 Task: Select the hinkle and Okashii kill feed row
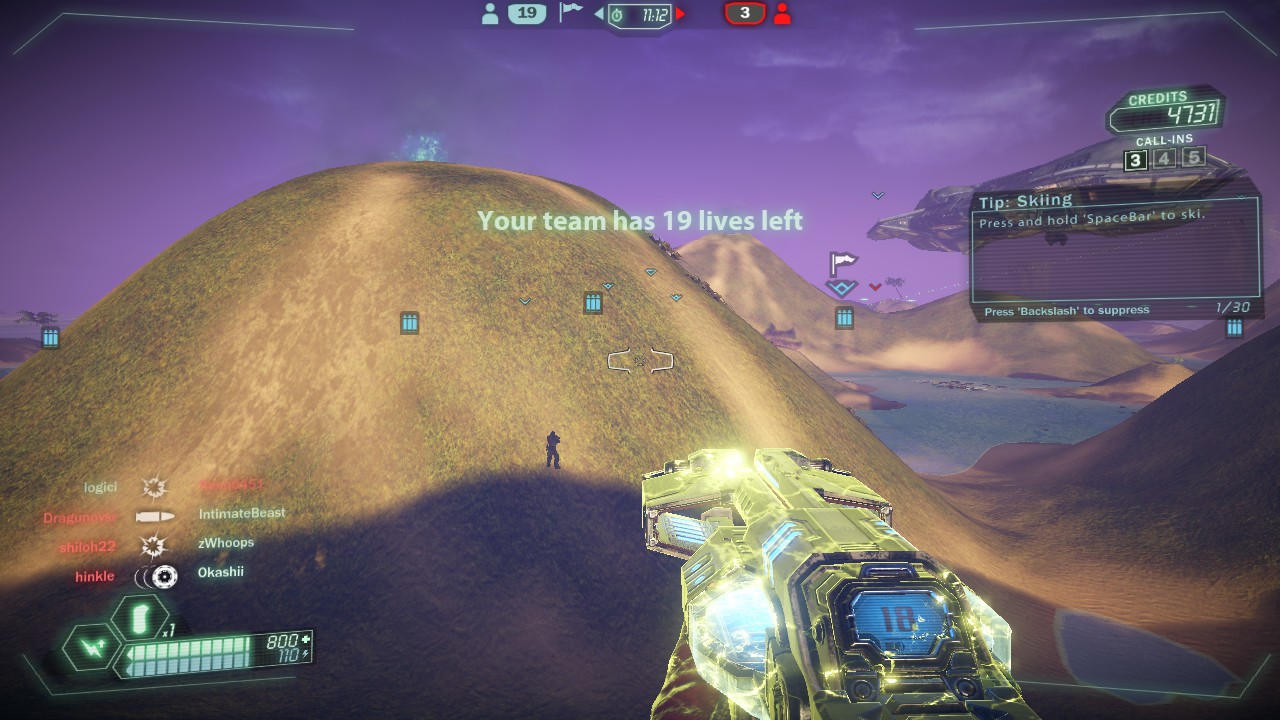159,576
